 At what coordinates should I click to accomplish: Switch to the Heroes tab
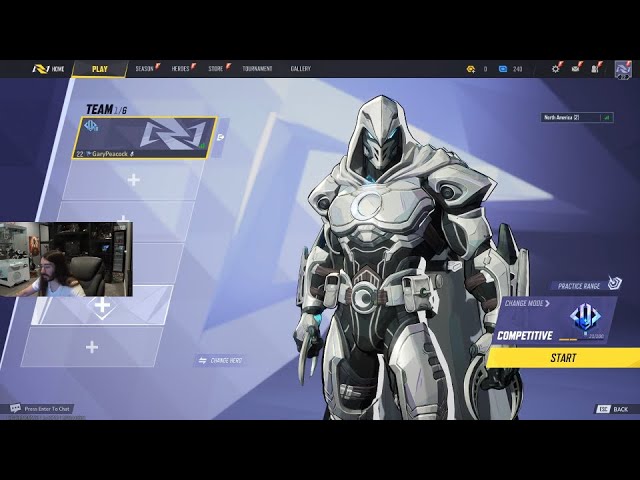click(181, 69)
